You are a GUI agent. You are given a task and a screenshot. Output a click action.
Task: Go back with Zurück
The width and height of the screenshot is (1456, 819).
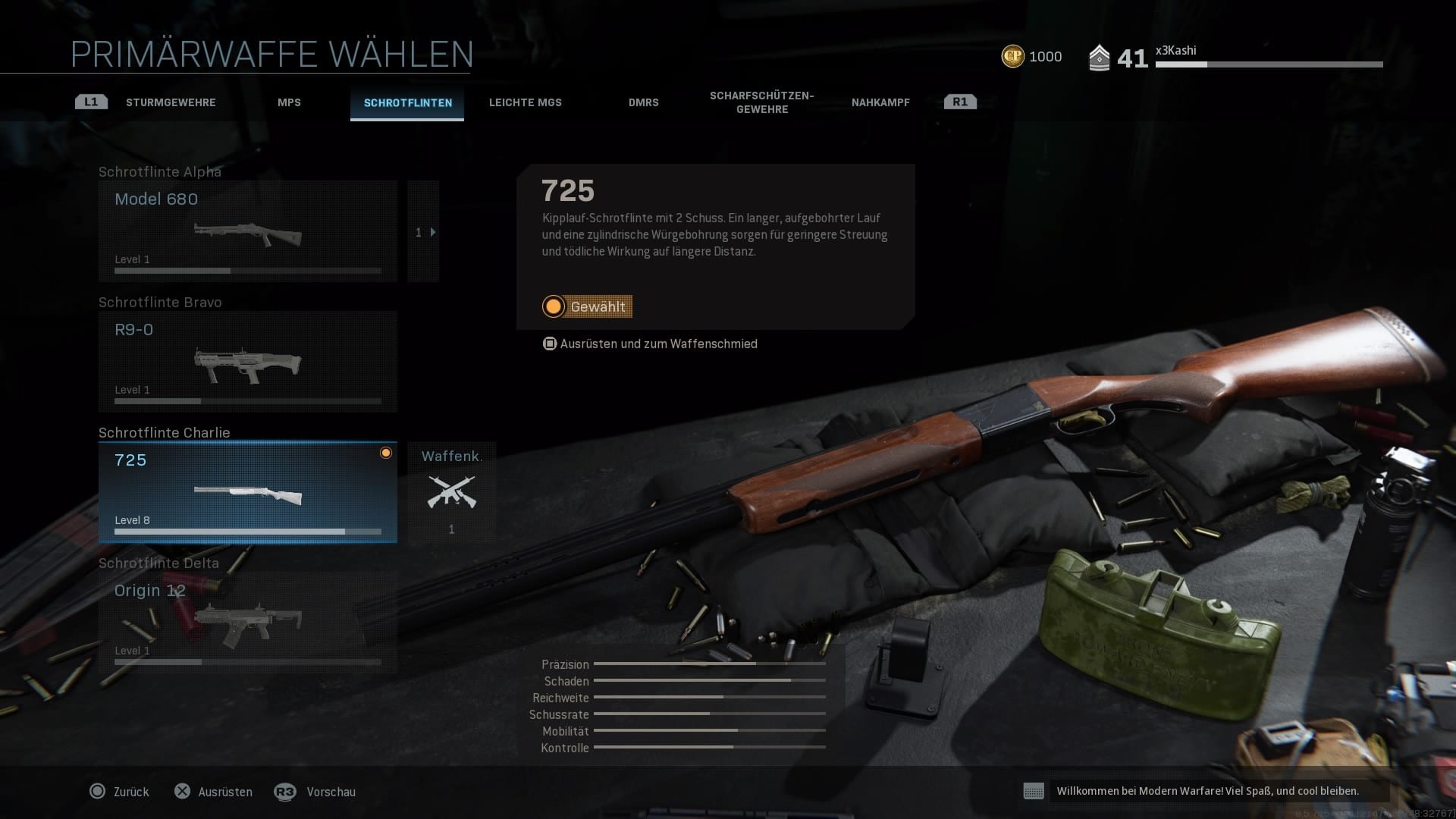[x=120, y=792]
